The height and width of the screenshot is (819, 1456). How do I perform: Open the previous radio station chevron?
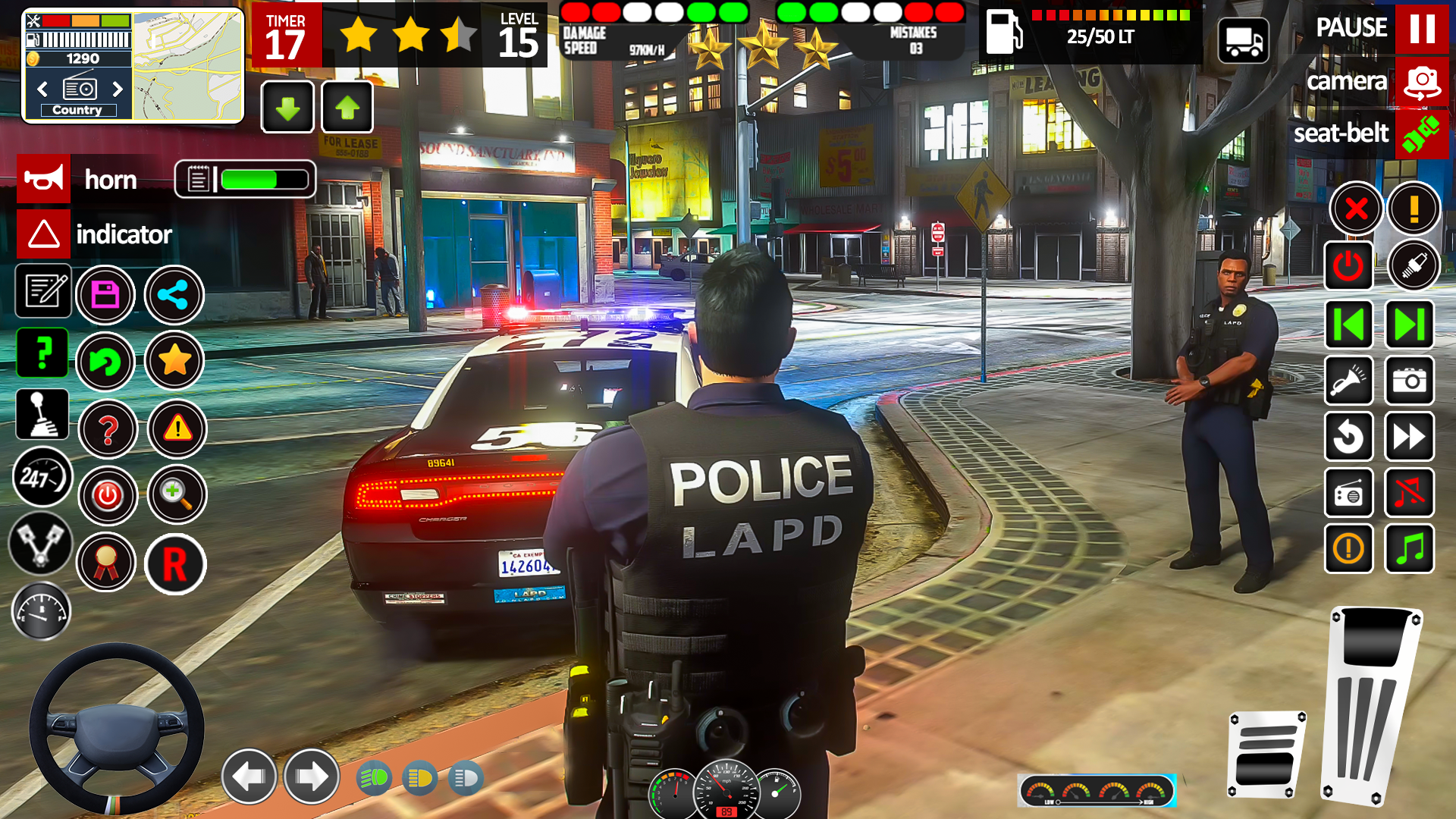coord(42,89)
